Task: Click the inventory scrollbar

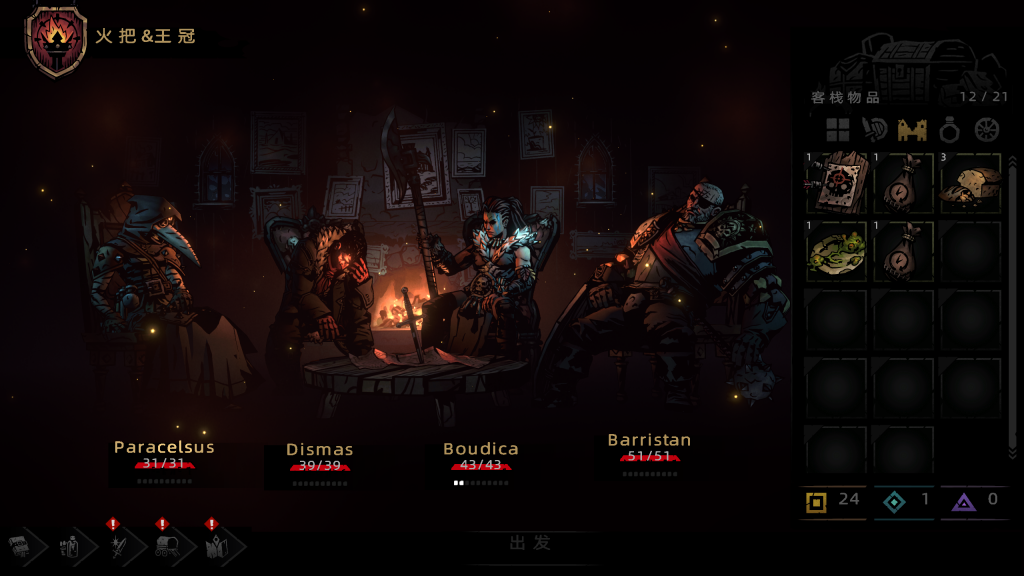Action: pyautogui.click(x=1012, y=300)
